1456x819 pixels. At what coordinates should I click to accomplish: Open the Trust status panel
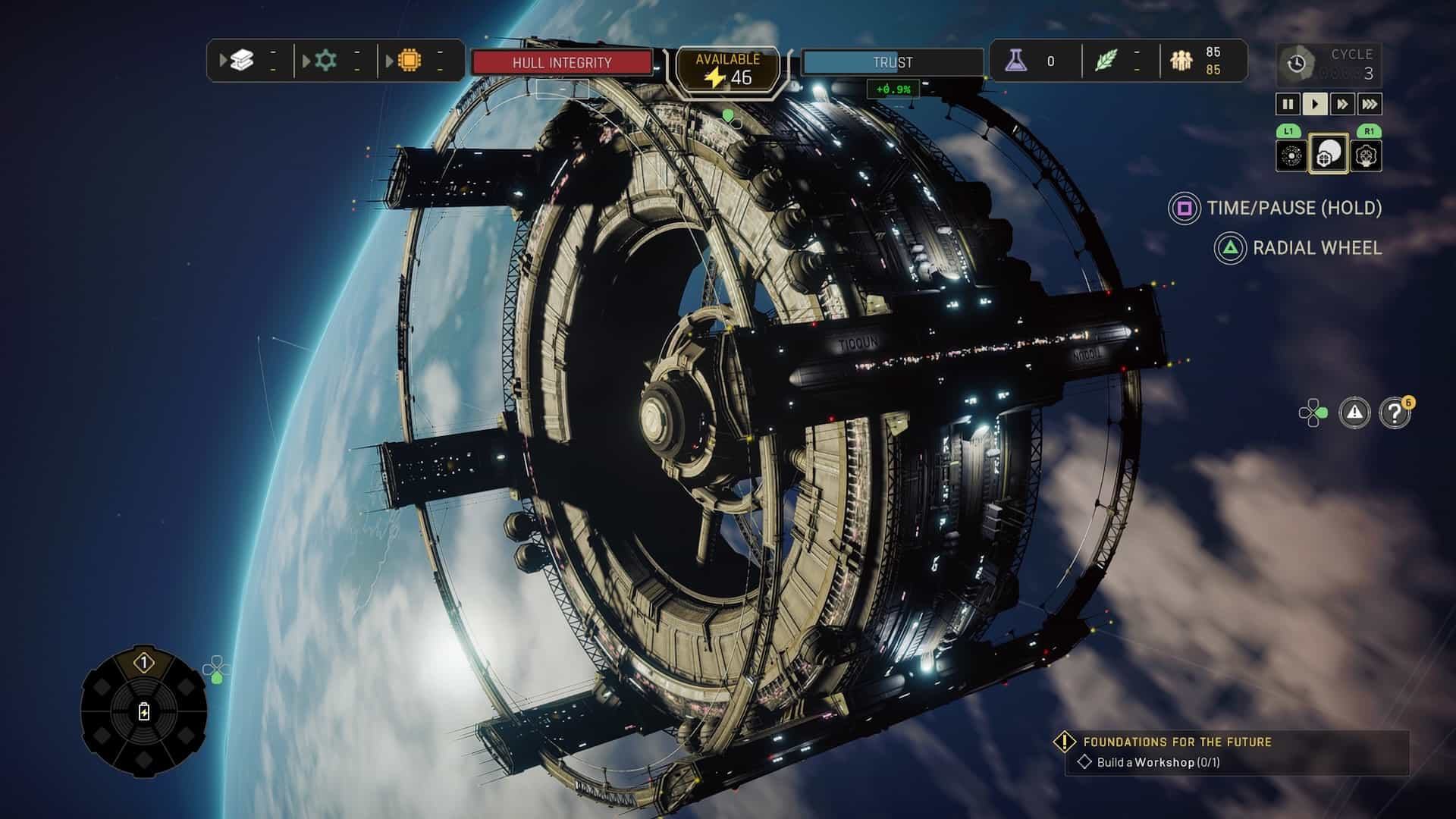[x=892, y=62]
